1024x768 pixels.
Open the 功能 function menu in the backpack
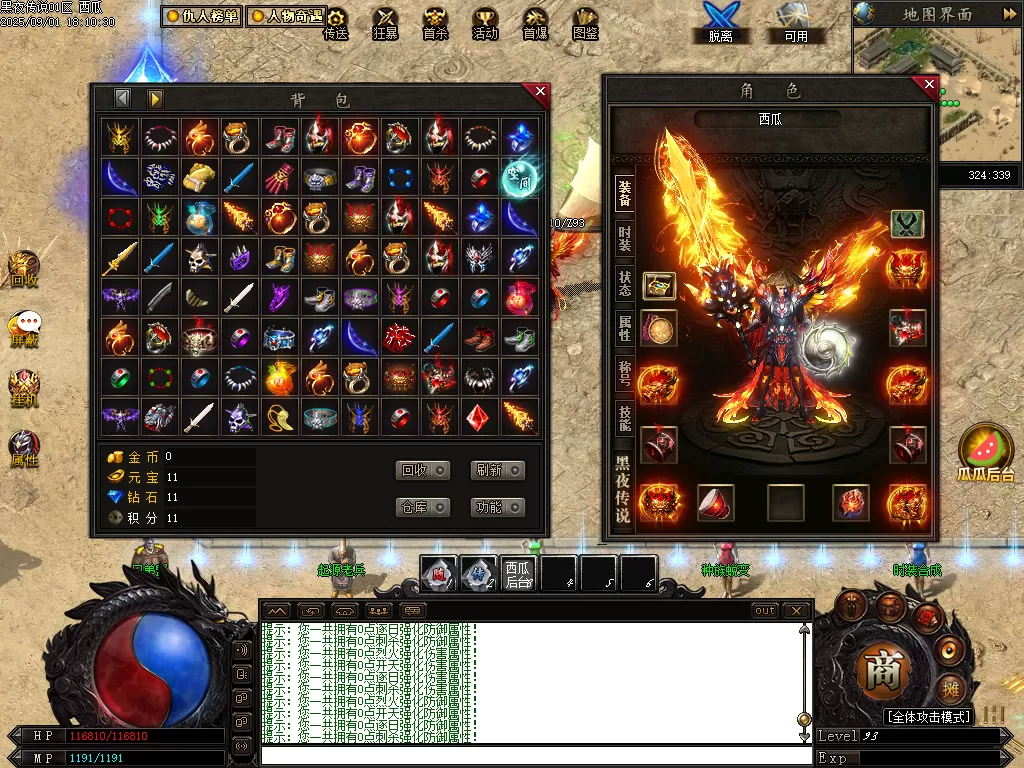pyautogui.click(x=497, y=507)
